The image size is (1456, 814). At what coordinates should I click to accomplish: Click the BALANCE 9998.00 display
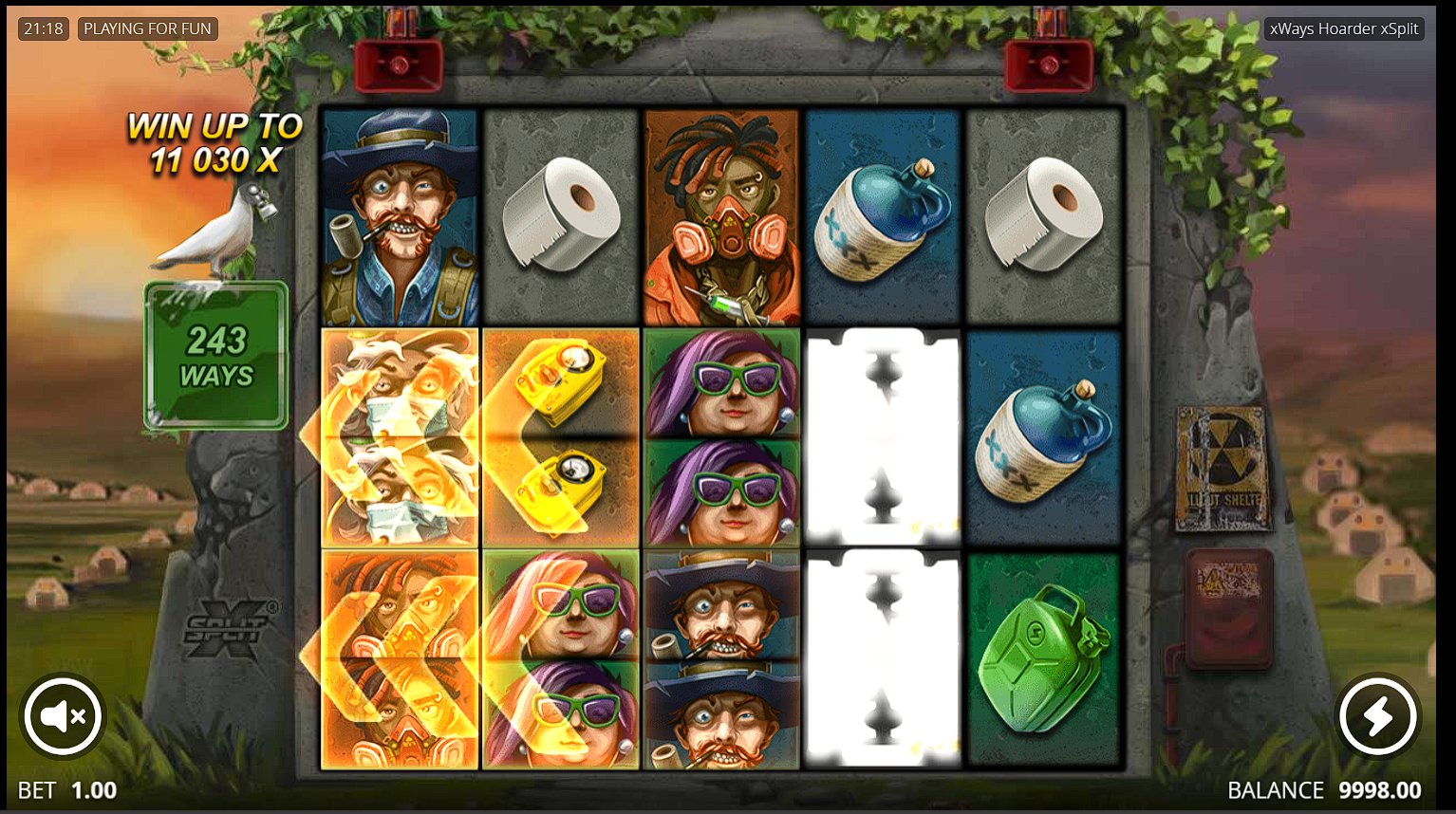click(1322, 789)
